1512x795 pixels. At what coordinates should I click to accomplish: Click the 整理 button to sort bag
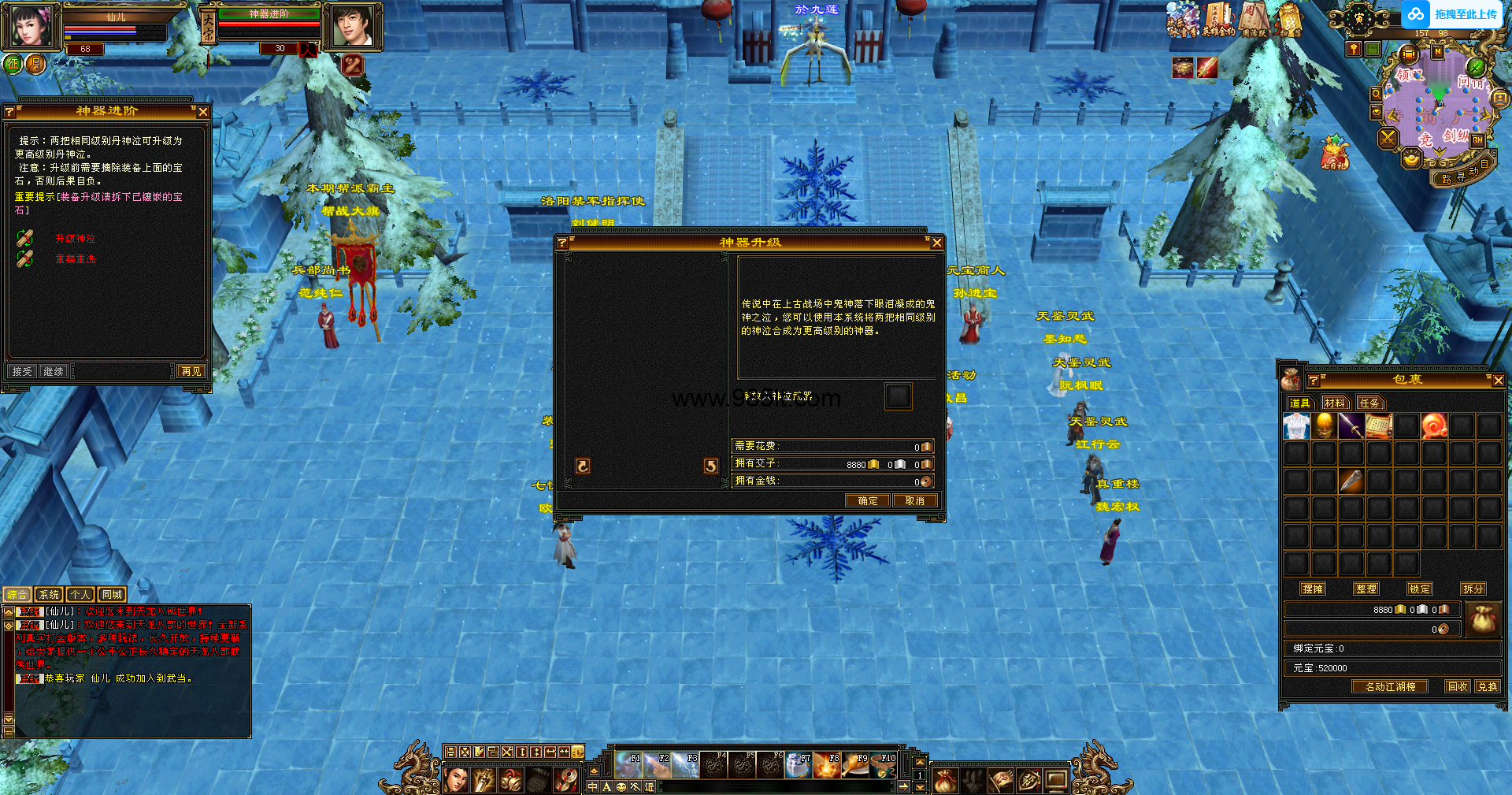(x=1366, y=589)
